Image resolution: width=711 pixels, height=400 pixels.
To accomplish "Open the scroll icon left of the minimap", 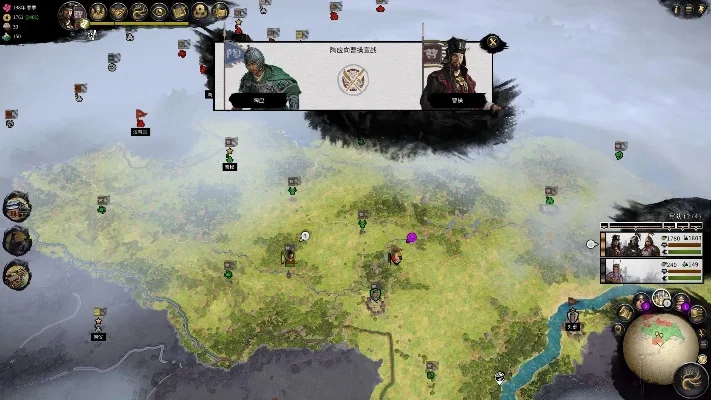I will click(625, 312).
